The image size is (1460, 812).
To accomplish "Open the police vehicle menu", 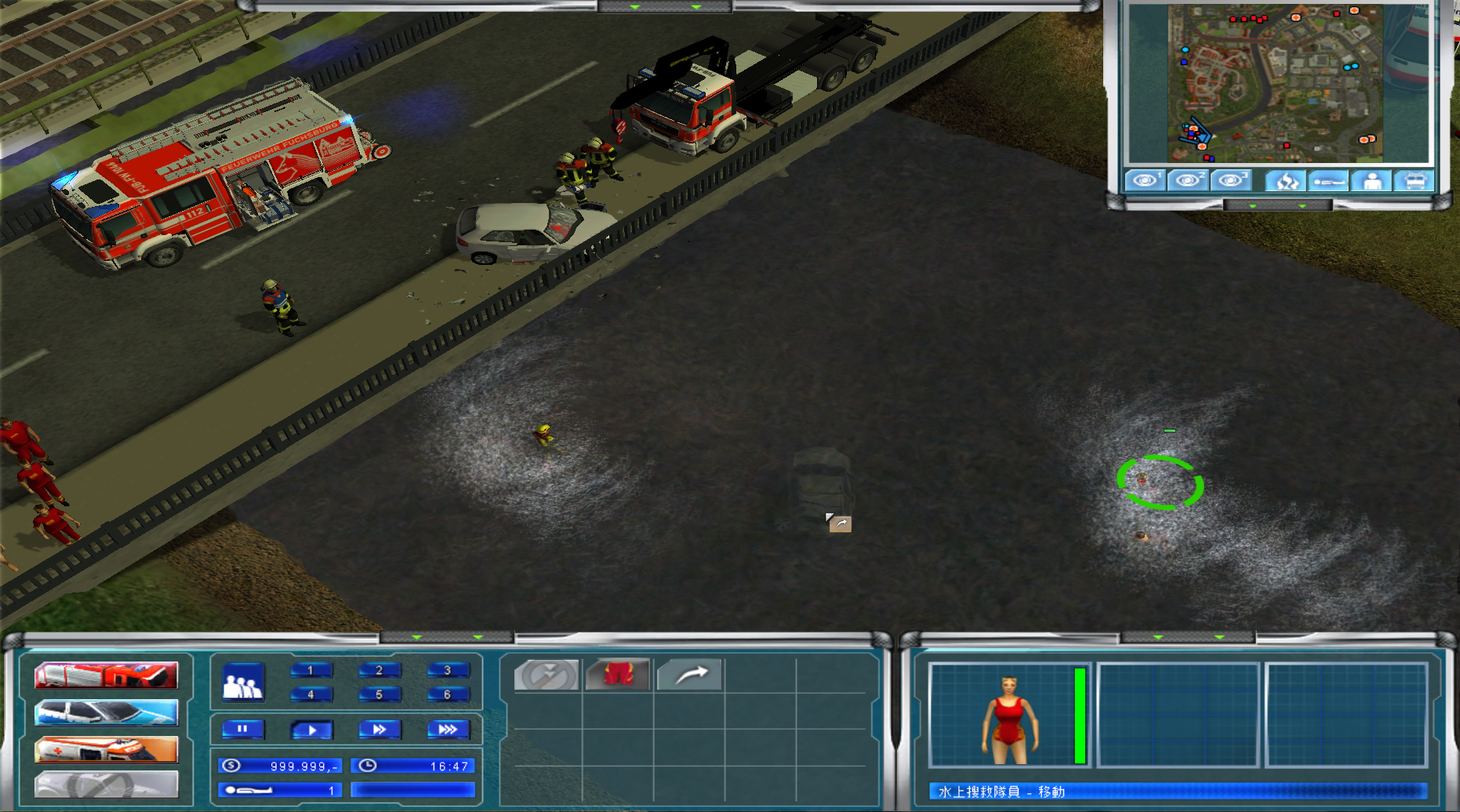I will click(x=106, y=712).
